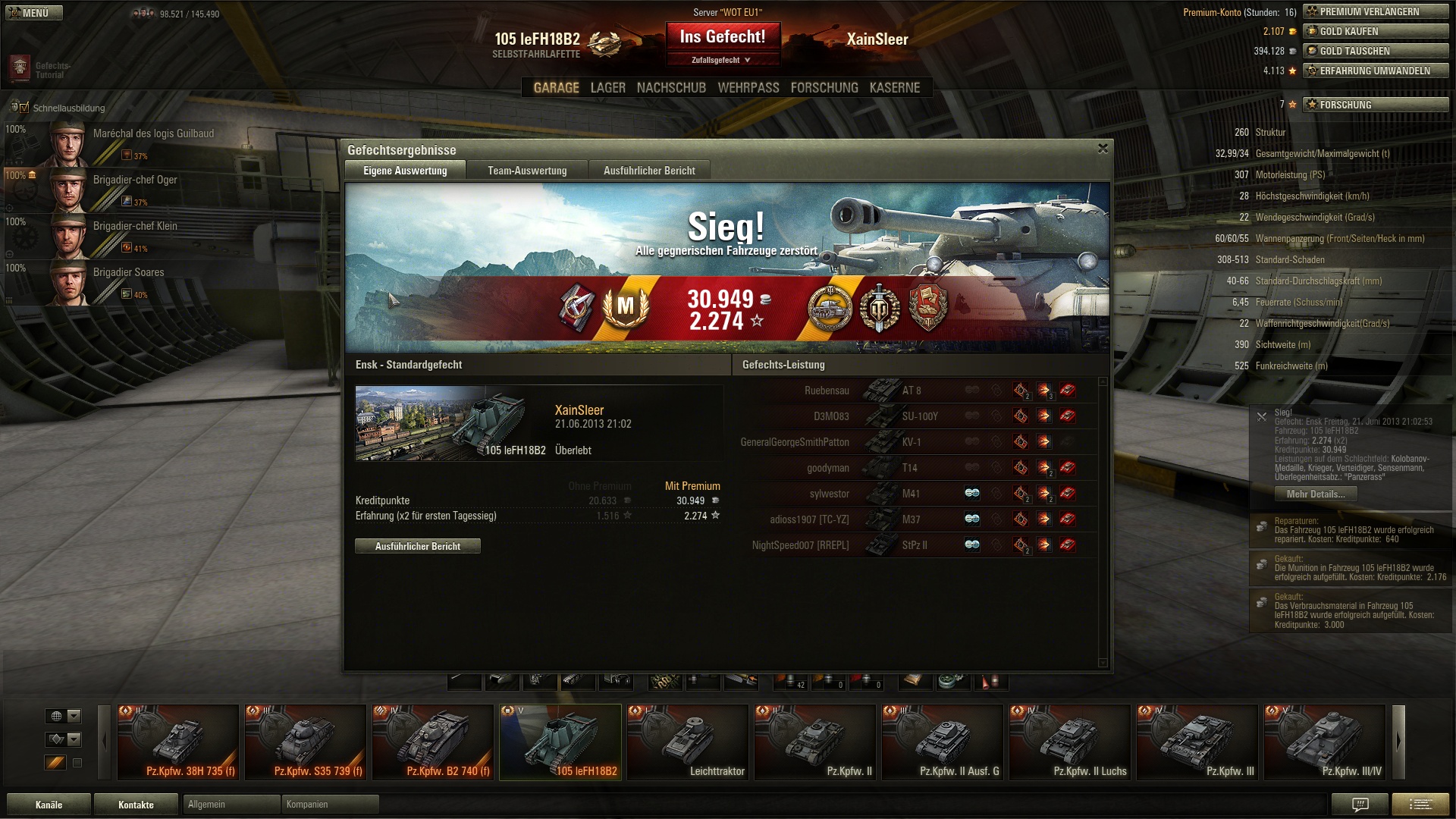The height and width of the screenshot is (819, 1456).
Task: Open the Zufallsgefecht battle type dropdown
Action: 722,60
